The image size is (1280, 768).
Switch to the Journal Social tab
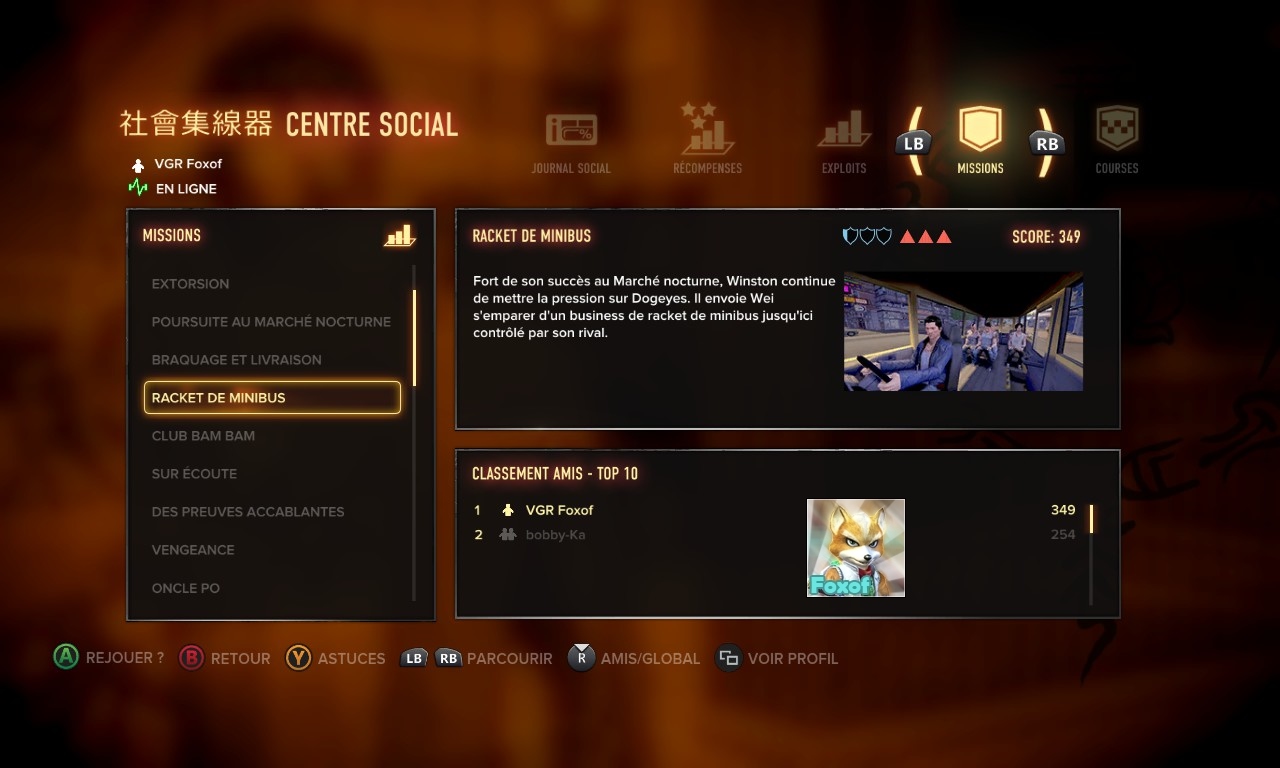(x=571, y=143)
